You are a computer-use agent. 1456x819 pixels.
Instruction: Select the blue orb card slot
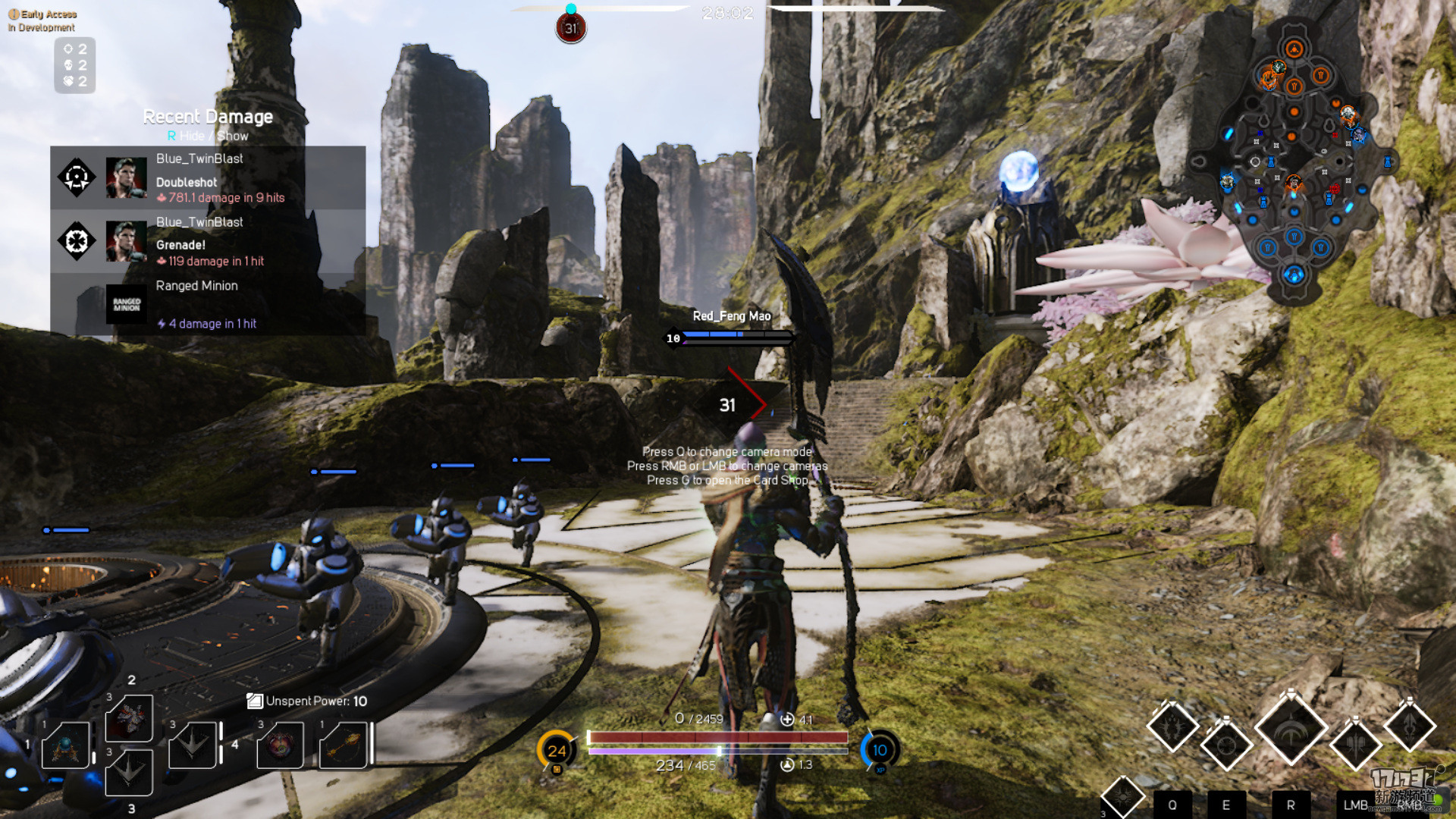click(x=66, y=745)
